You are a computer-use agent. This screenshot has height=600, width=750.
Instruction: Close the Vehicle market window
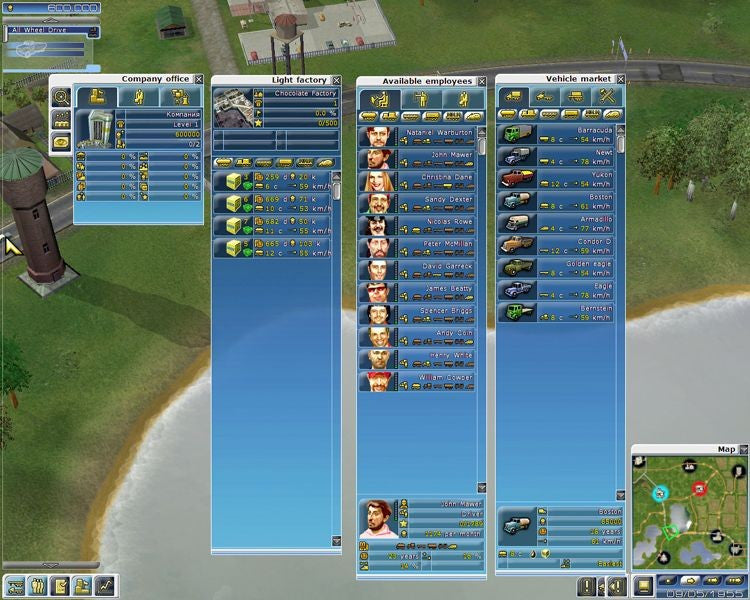(x=620, y=79)
